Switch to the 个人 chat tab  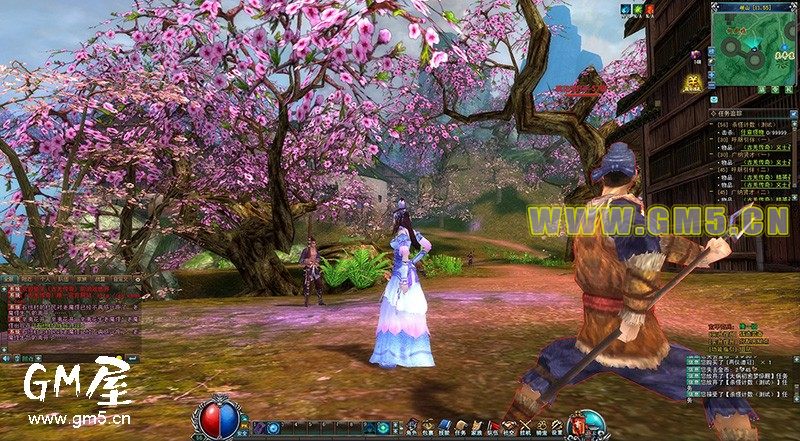point(47,278)
